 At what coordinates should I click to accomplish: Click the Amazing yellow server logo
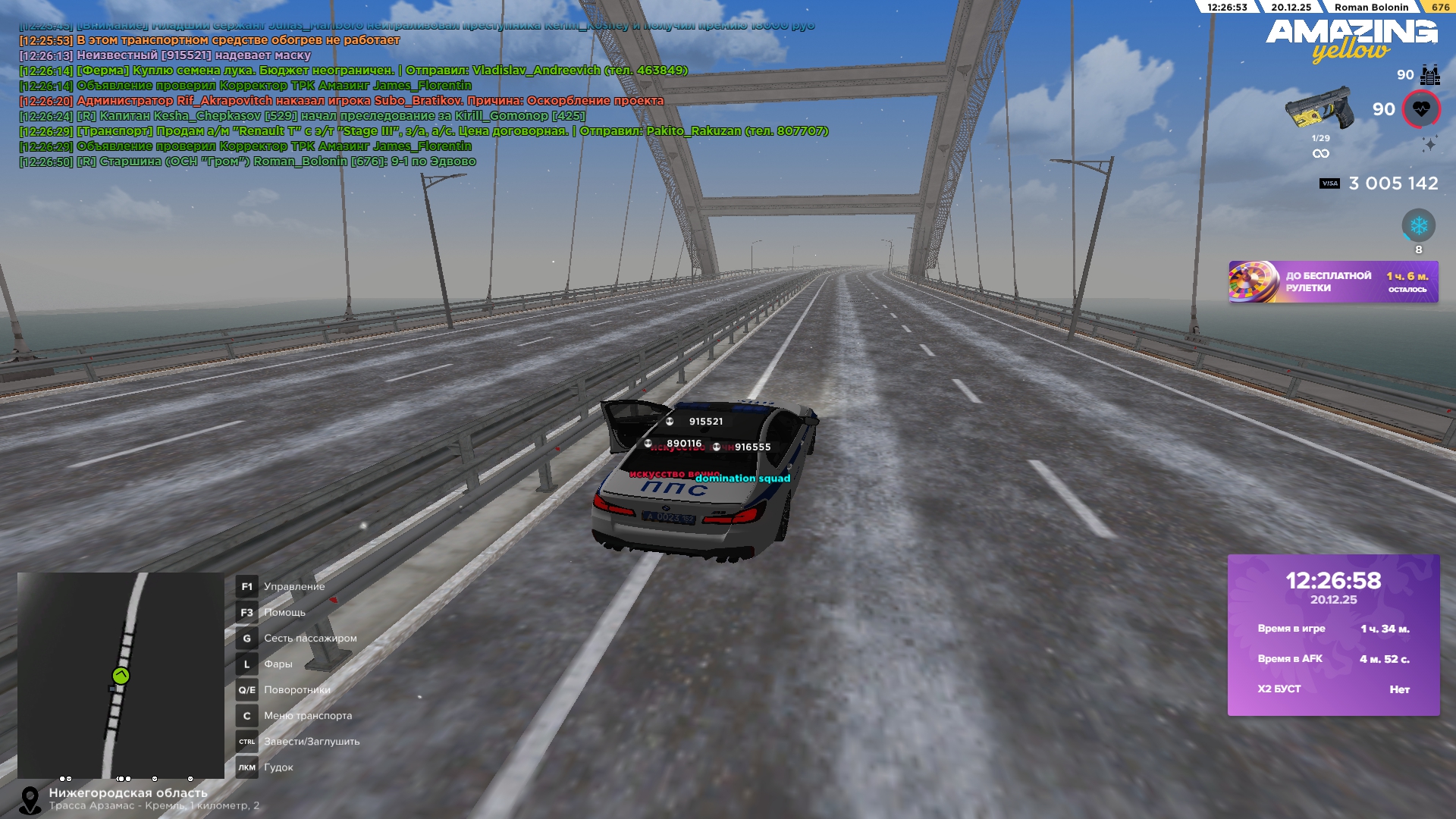(1351, 39)
